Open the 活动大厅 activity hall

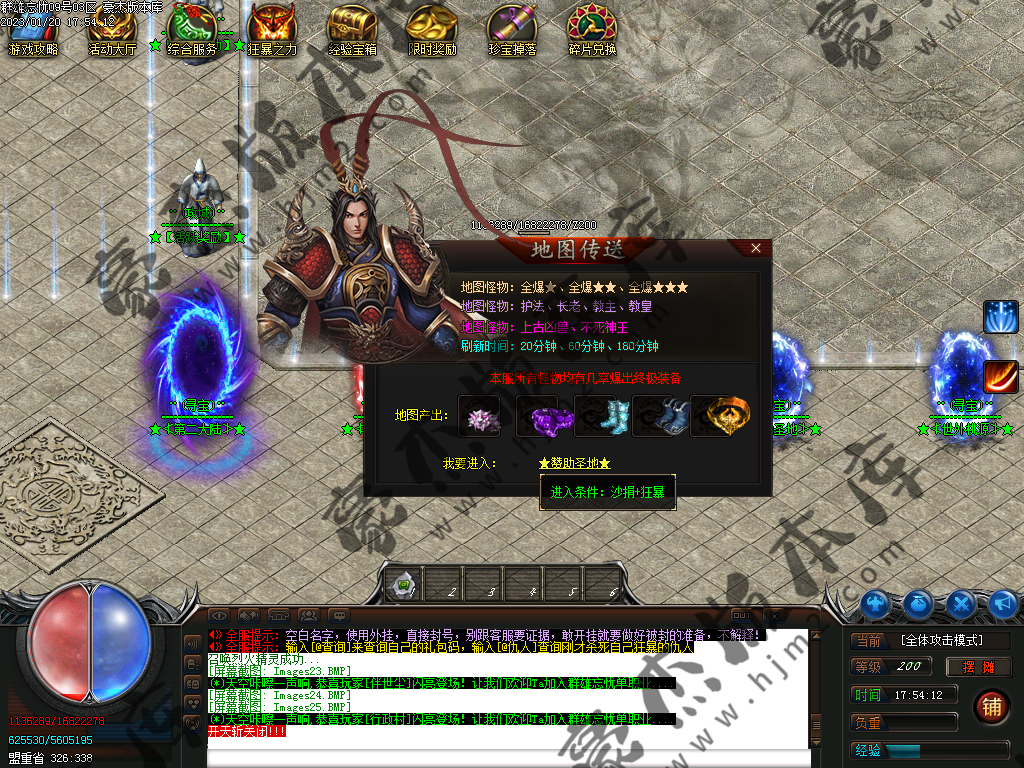112,28
